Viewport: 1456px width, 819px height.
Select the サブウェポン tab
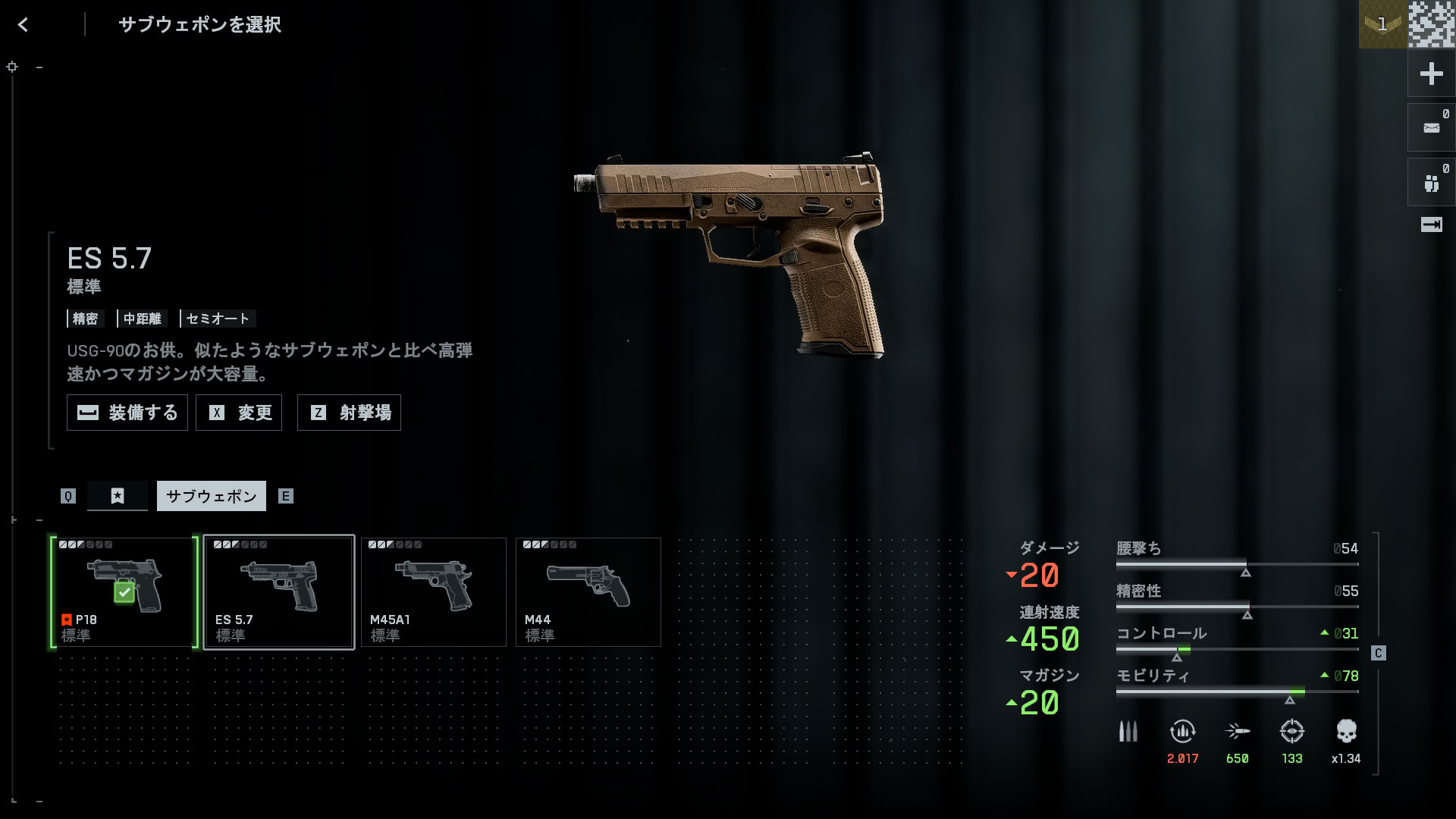[212, 496]
